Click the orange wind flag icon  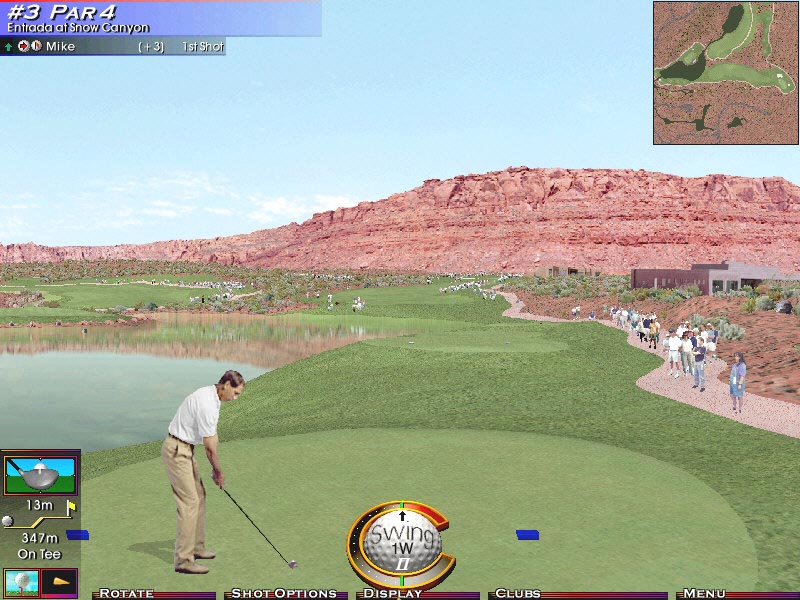(x=60, y=581)
